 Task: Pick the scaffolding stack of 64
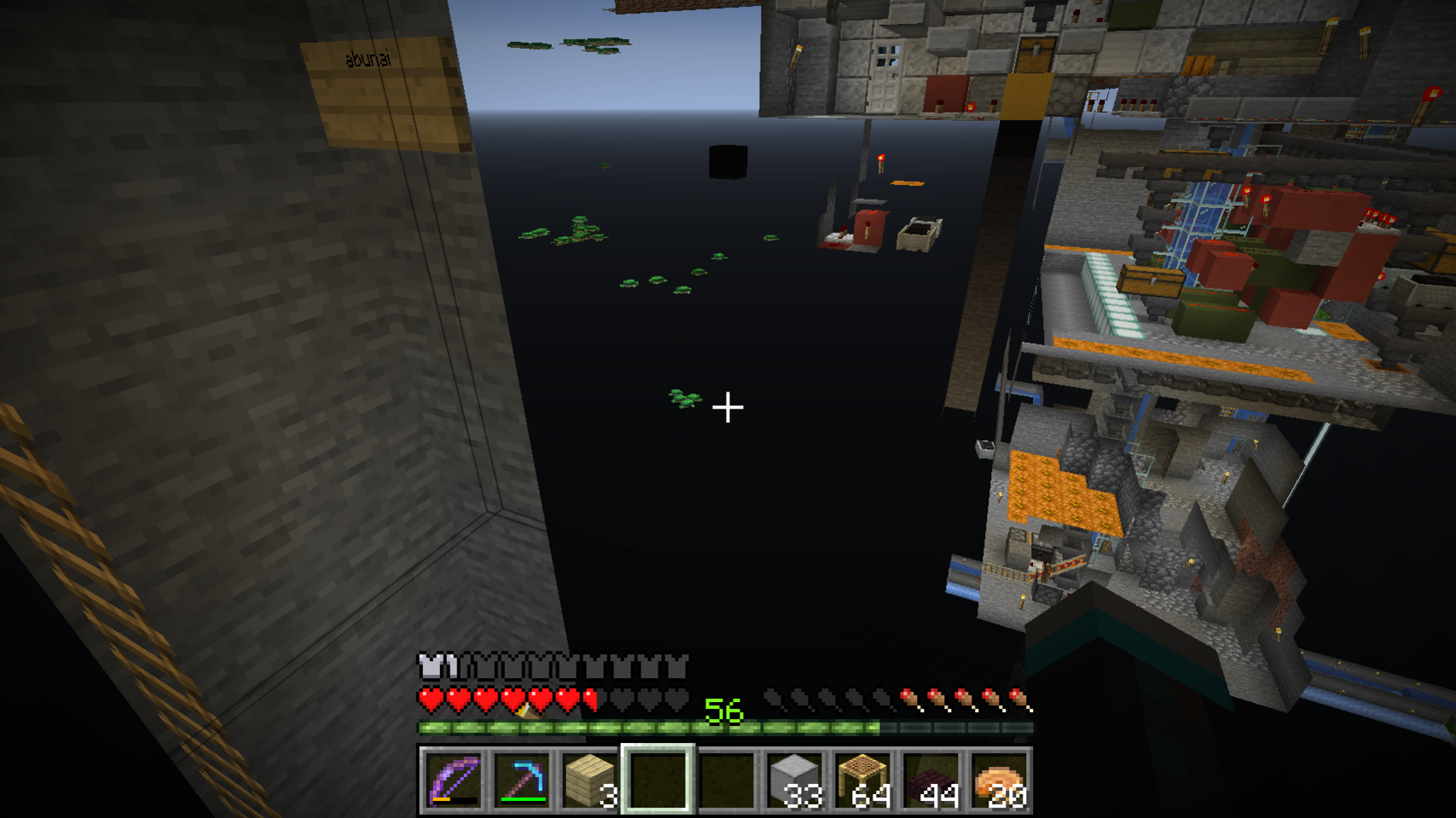(x=862, y=780)
